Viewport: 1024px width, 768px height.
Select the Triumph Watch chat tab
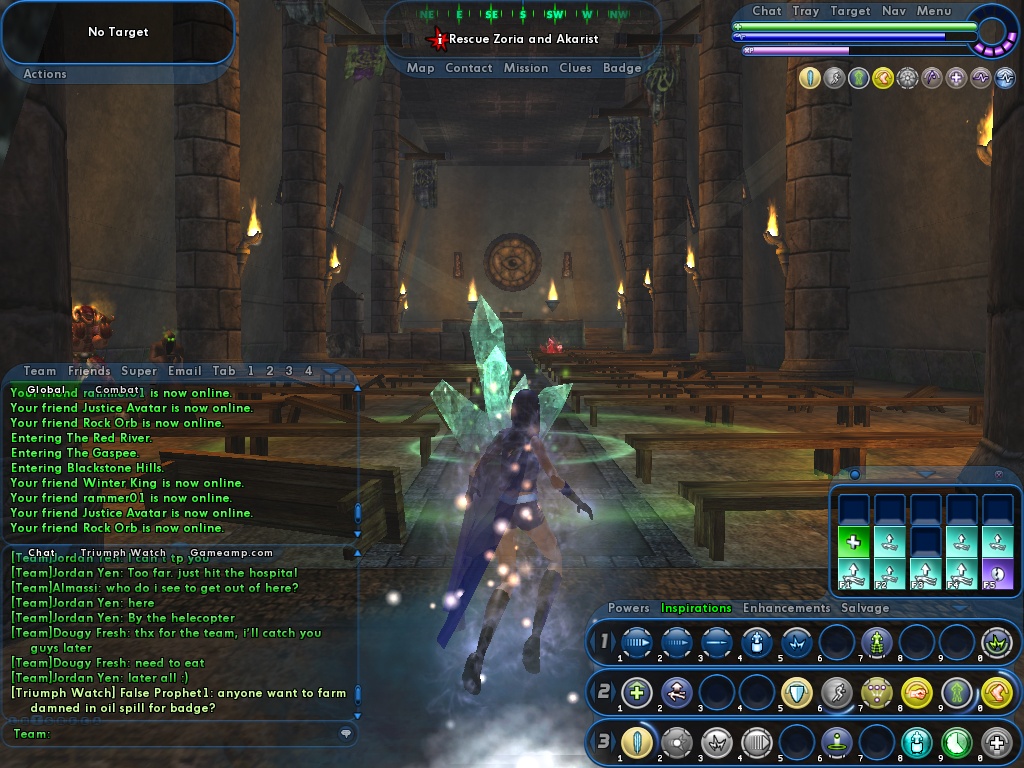click(x=123, y=552)
